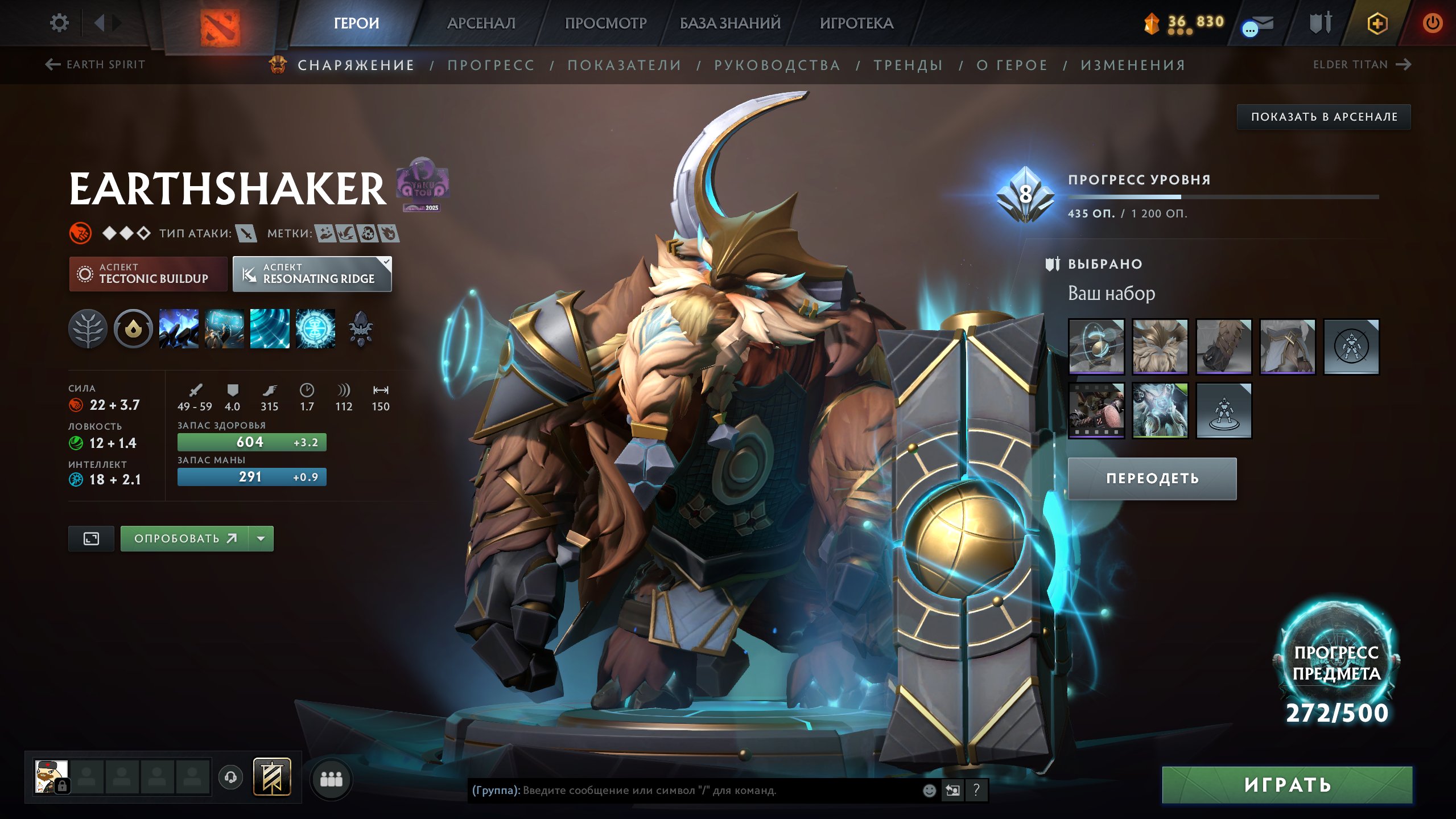Open the mail notifications panel
This screenshot has width=1456, height=819.
click(1257, 24)
